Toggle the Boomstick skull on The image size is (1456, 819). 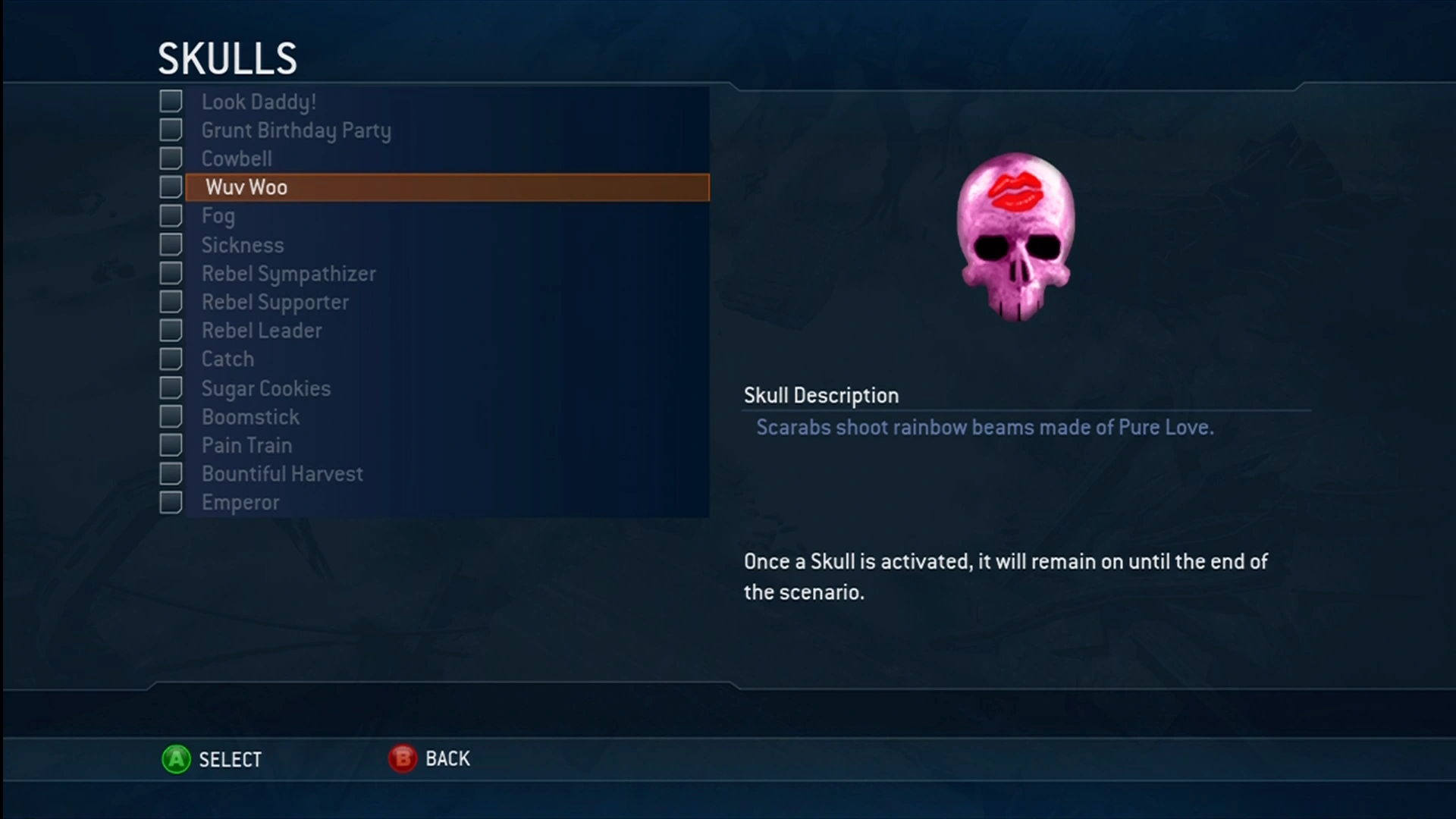click(170, 416)
